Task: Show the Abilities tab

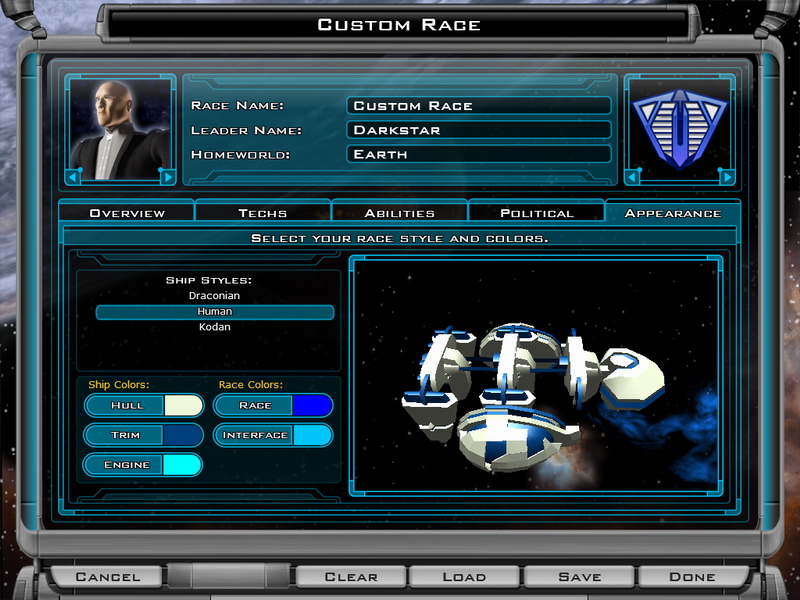Action: click(x=399, y=213)
